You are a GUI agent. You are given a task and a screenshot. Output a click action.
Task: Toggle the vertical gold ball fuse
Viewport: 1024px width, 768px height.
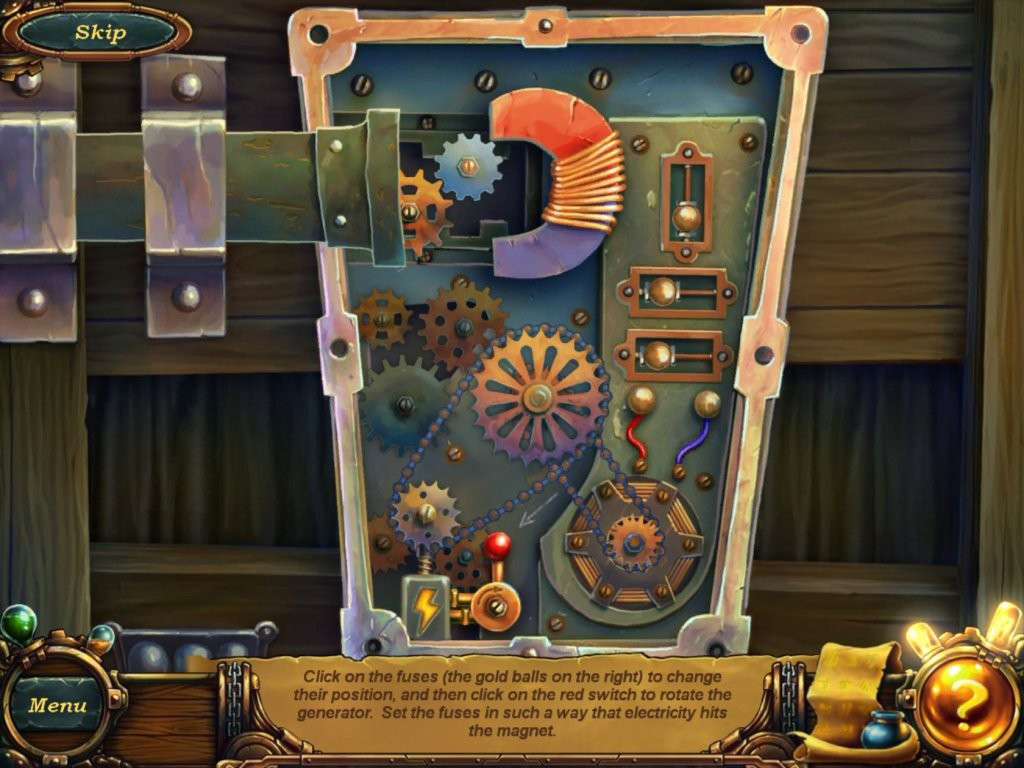(x=686, y=216)
